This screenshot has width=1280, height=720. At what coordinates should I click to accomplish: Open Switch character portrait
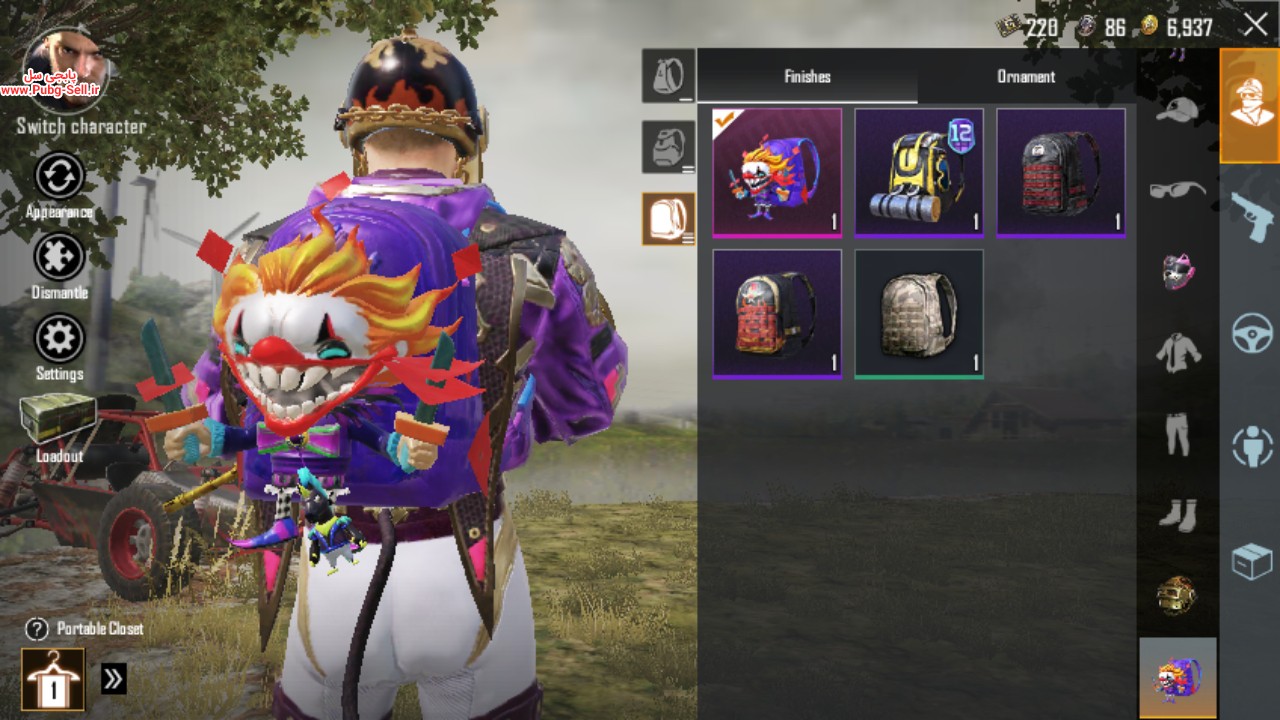click(x=64, y=72)
